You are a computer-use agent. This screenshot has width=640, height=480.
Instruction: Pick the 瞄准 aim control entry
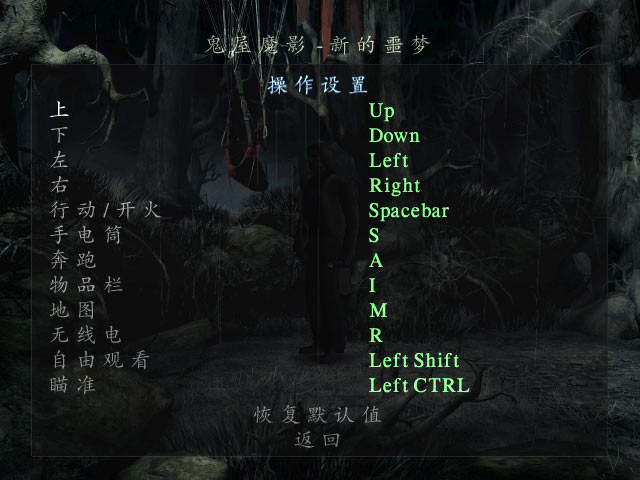pyautogui.click(x=72, y=386)
